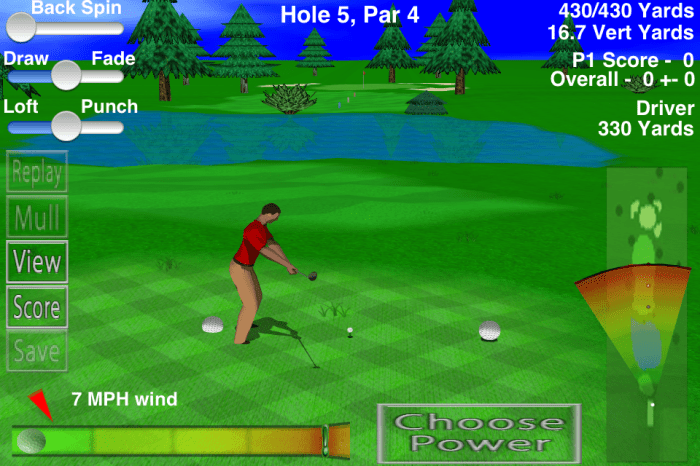Screen dimensions: 700x466
Task: Open the View options
Action: tap(37, 262)
